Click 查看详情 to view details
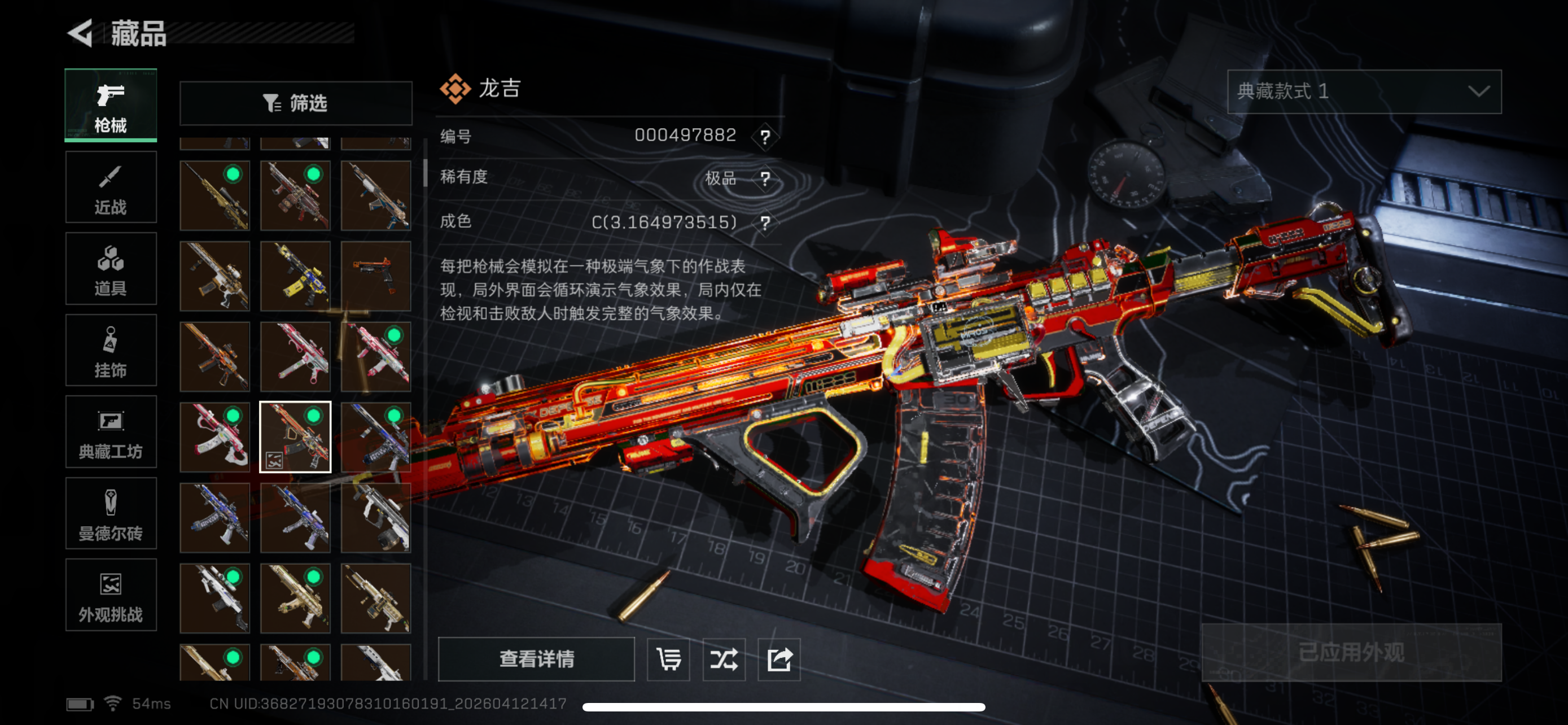 [536, 658]
